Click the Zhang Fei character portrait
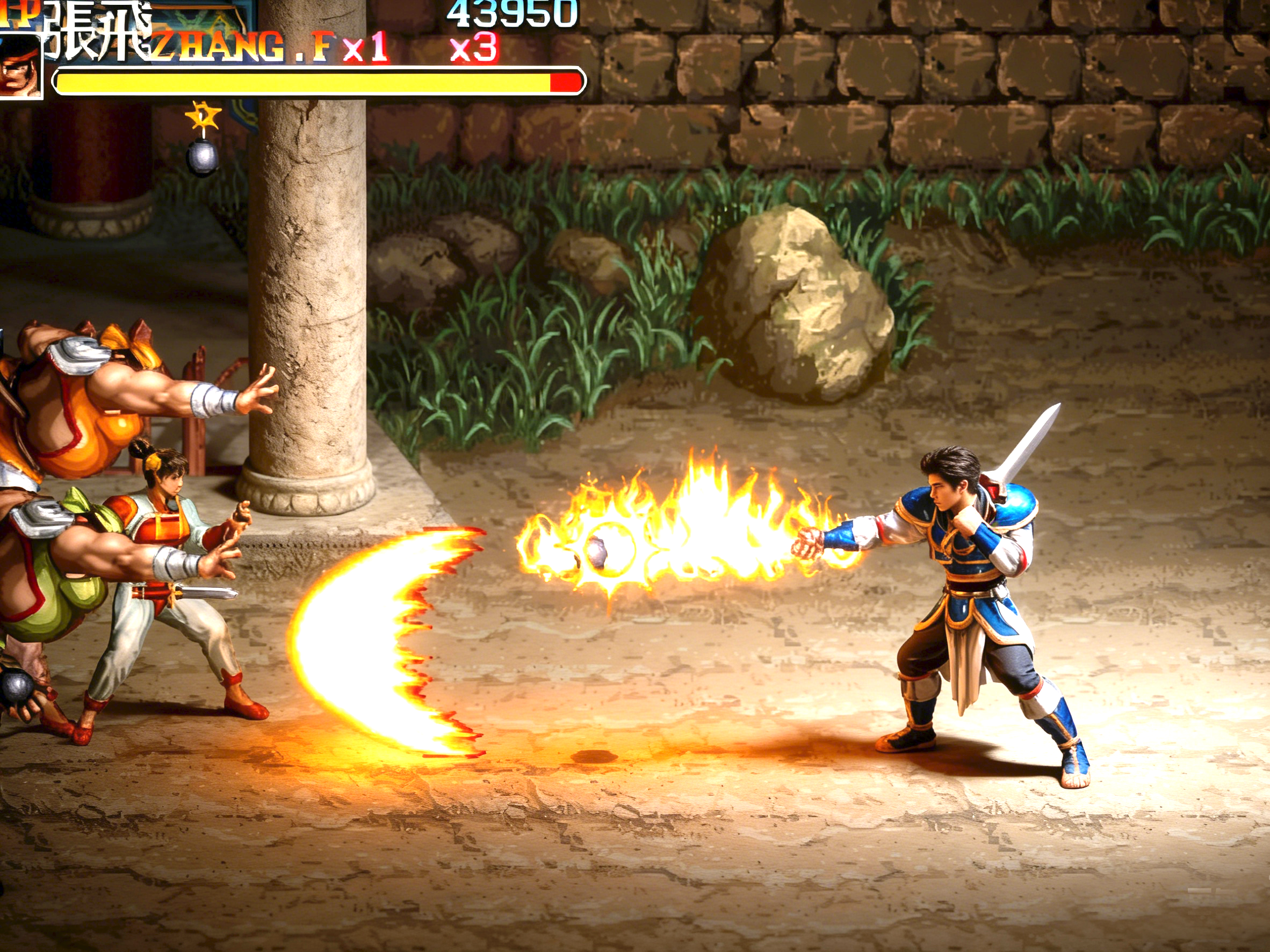The height and width of the screenshot is (952, 1270). click(x=19, y=67)
